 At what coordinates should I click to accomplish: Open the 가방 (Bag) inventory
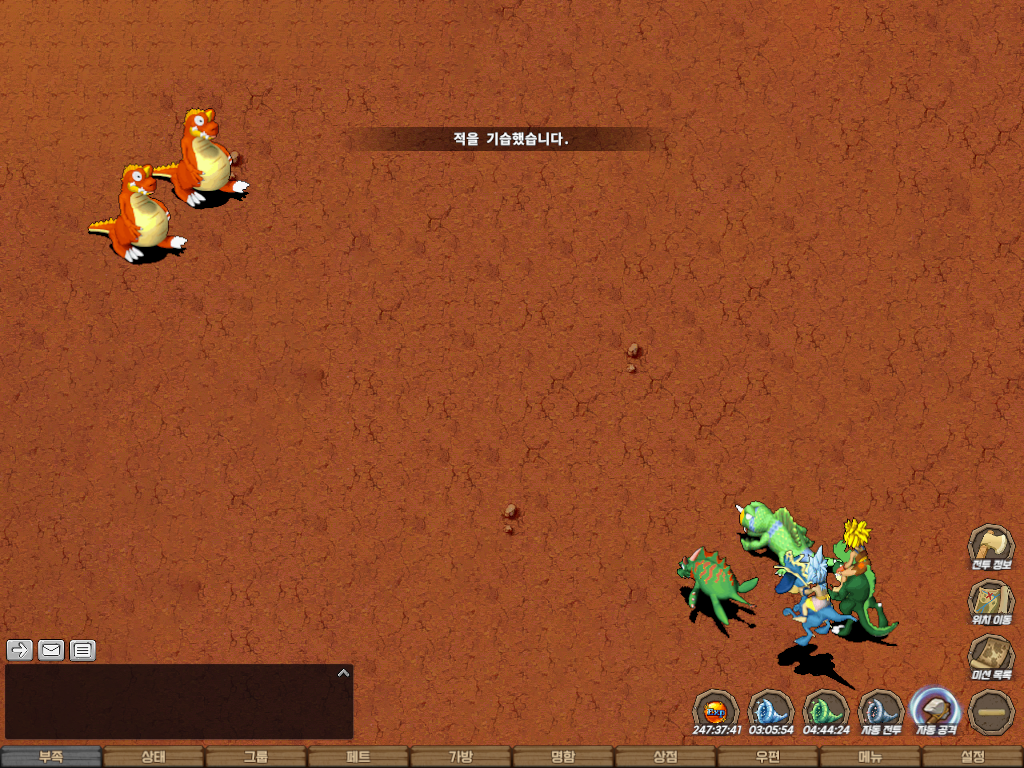tap(461, 757)
